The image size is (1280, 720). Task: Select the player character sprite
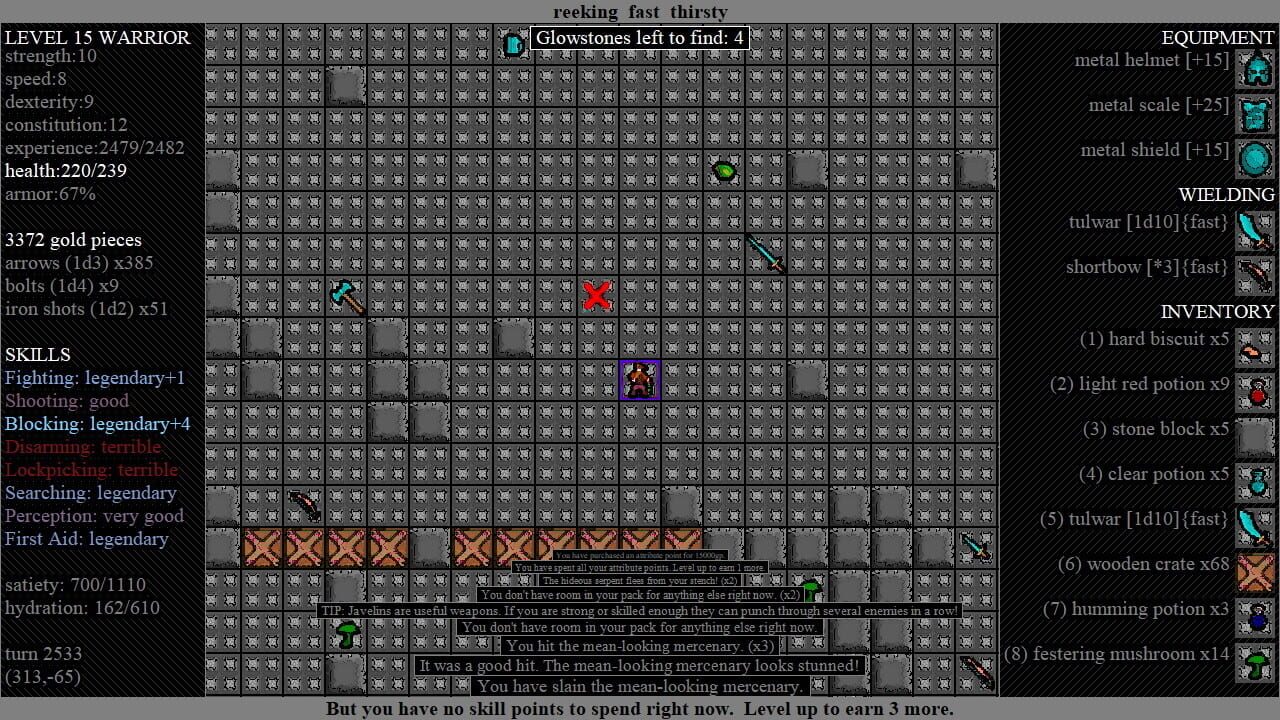[x=640, y=378]
